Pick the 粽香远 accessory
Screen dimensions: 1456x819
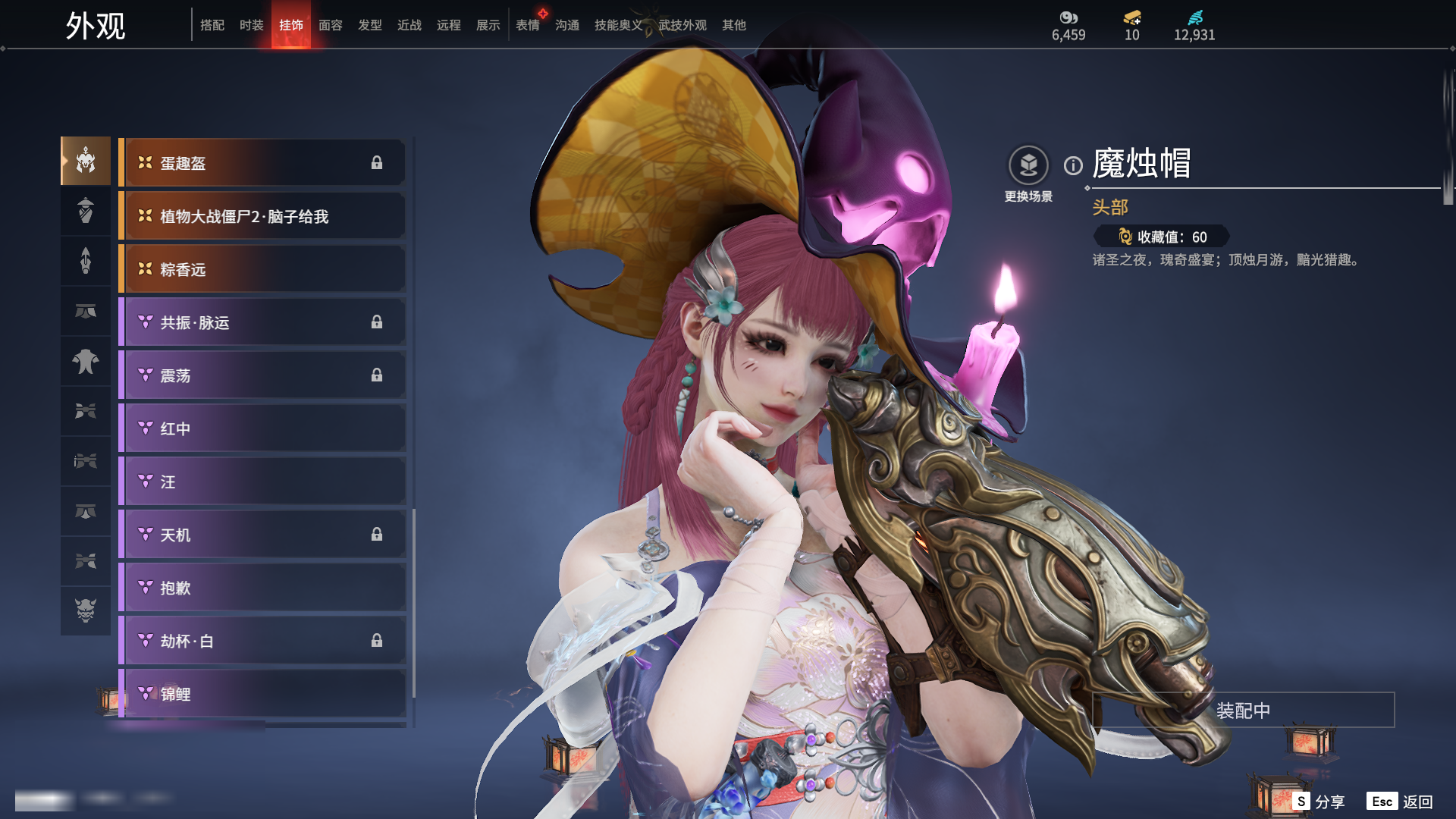click(262, 269)
